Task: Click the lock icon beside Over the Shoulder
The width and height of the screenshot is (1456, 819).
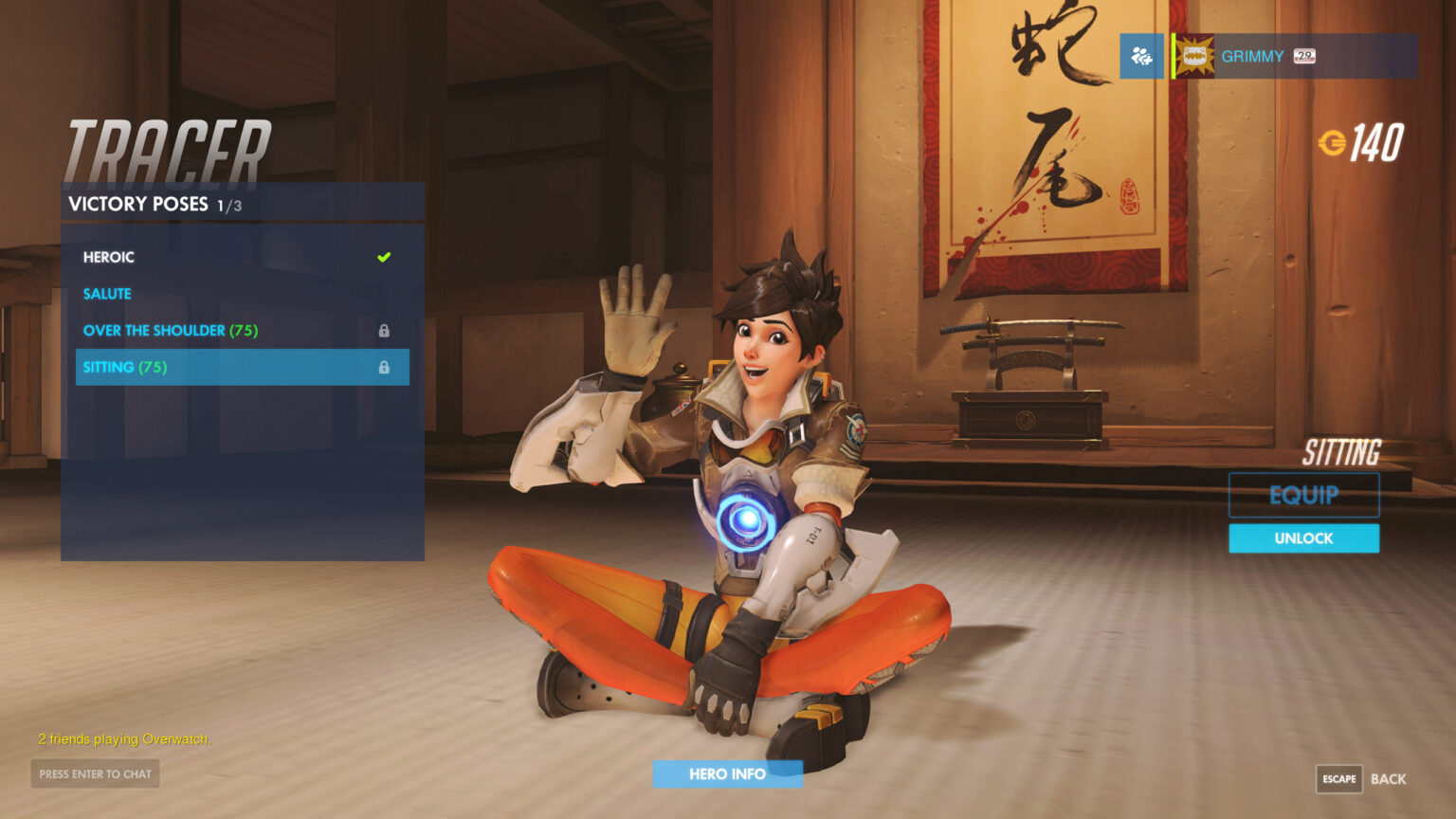Action: (x=384, y=330)
